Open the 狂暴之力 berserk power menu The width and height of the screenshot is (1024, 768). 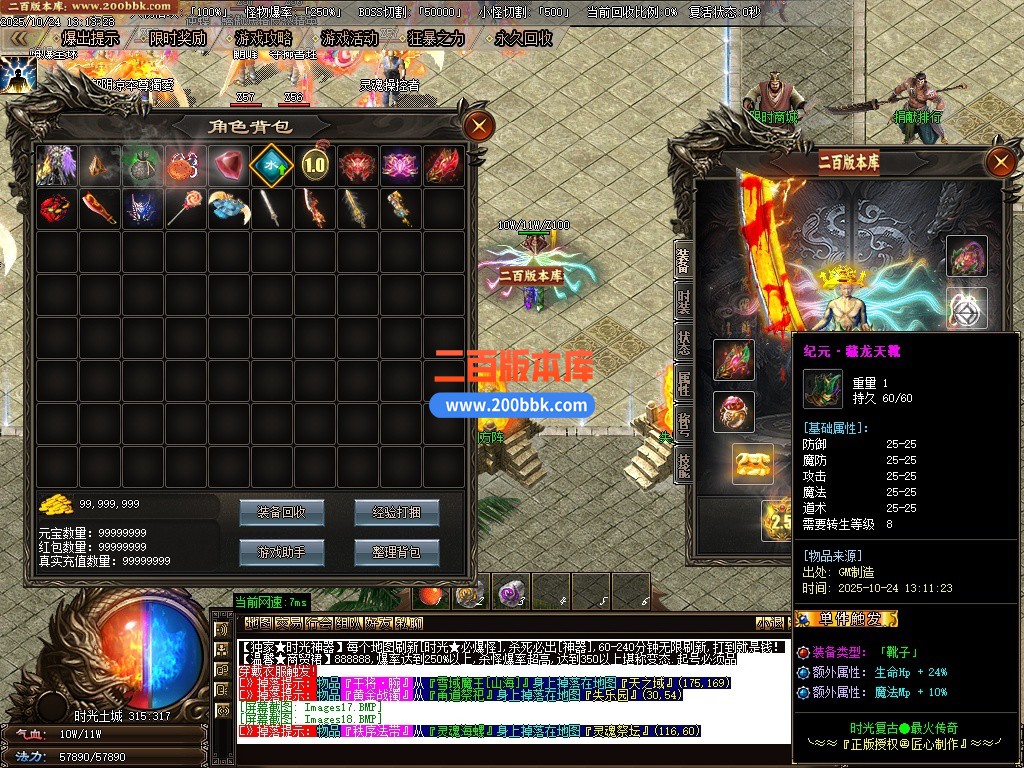coord(436,38)
